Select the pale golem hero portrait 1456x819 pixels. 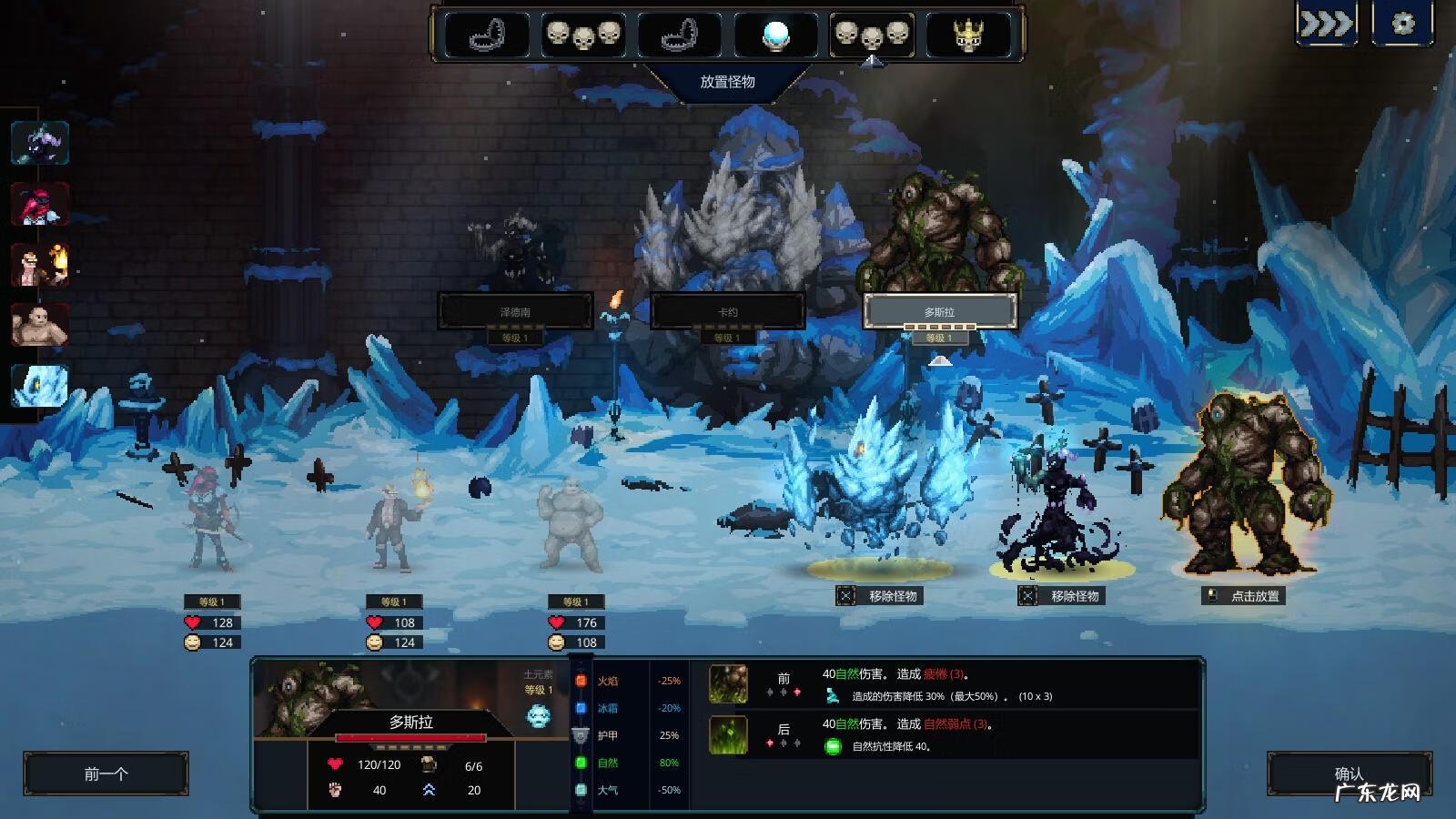40,324
